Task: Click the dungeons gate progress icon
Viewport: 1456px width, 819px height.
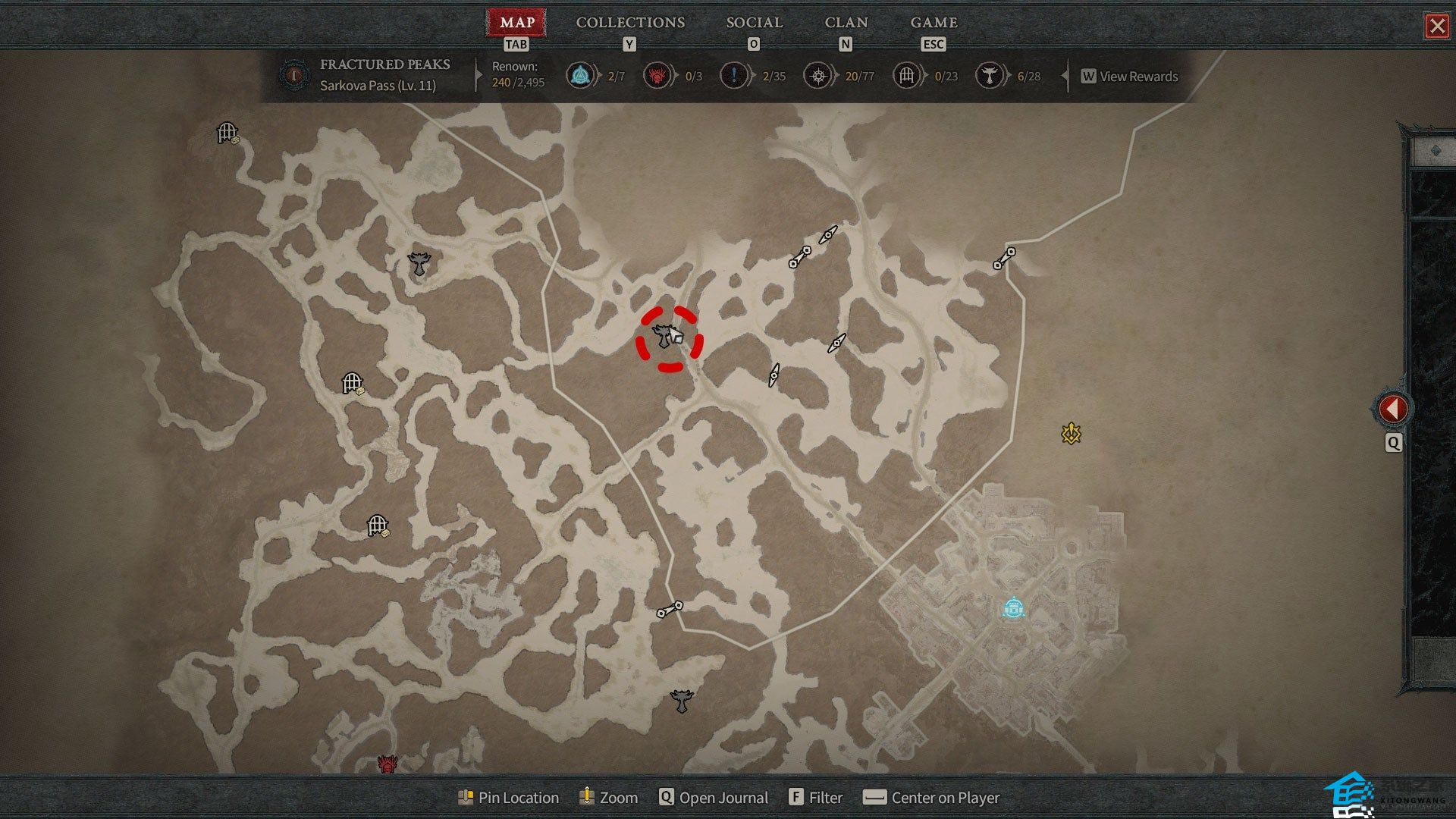Action: coord(906,76)
